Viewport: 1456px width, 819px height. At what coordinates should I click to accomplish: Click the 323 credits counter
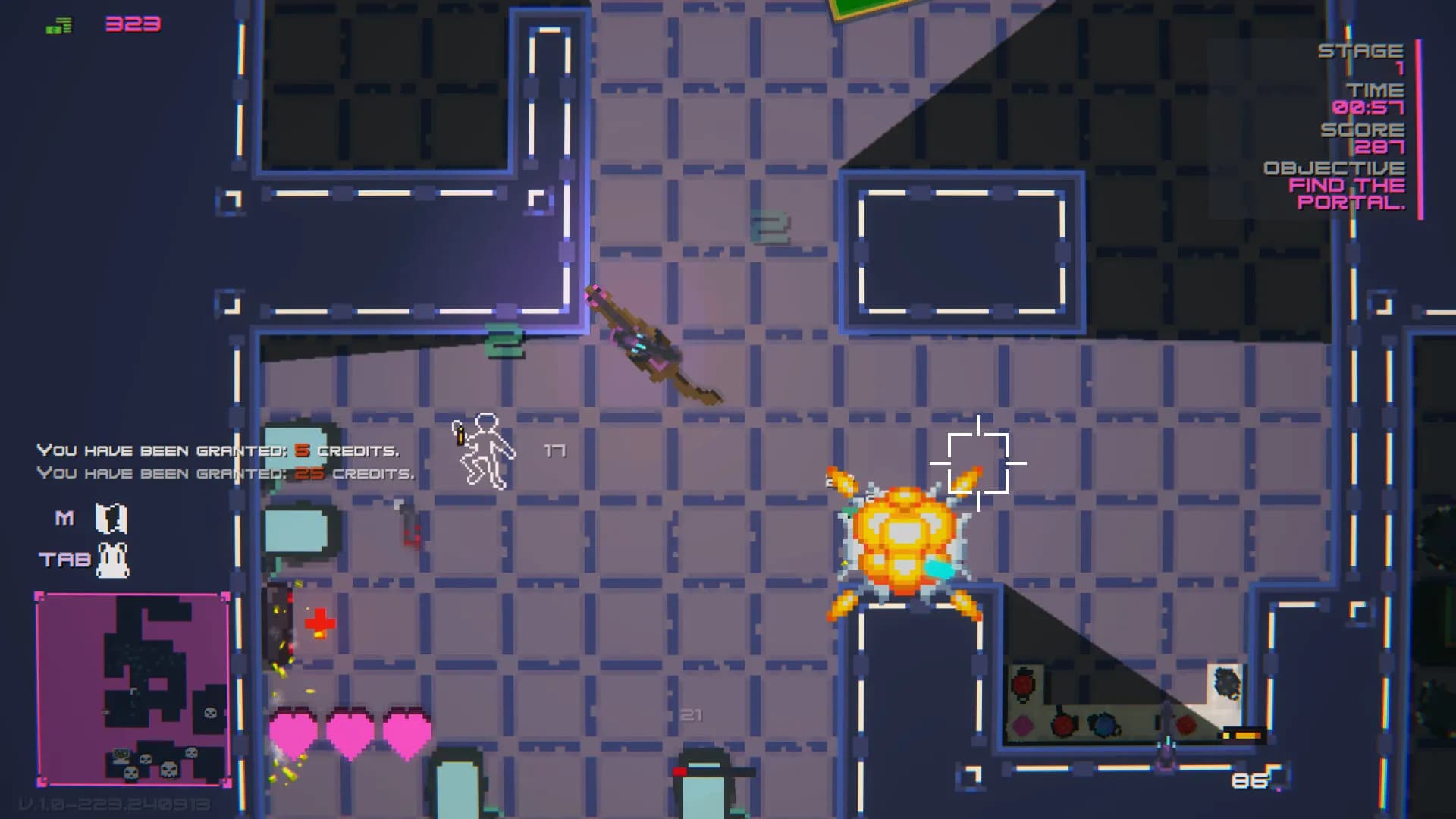click(133, 24)
